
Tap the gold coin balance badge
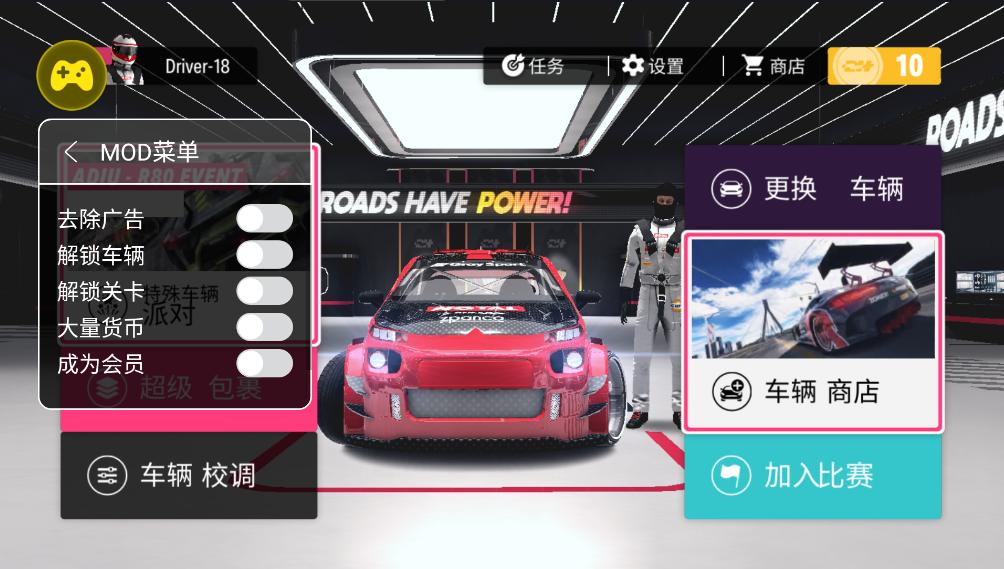(884, 66)
